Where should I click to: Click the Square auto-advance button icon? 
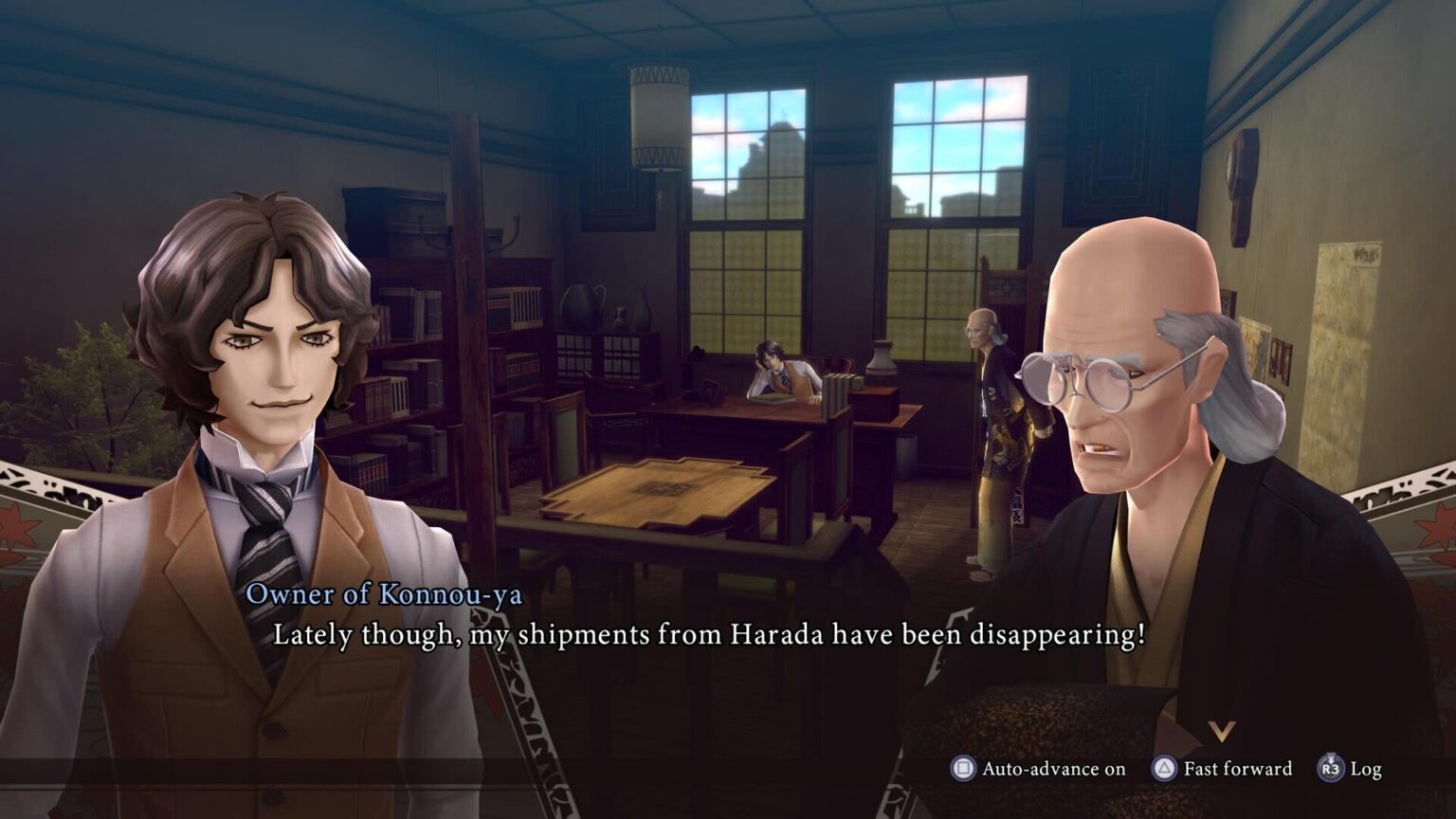click(x=964, y=770)
